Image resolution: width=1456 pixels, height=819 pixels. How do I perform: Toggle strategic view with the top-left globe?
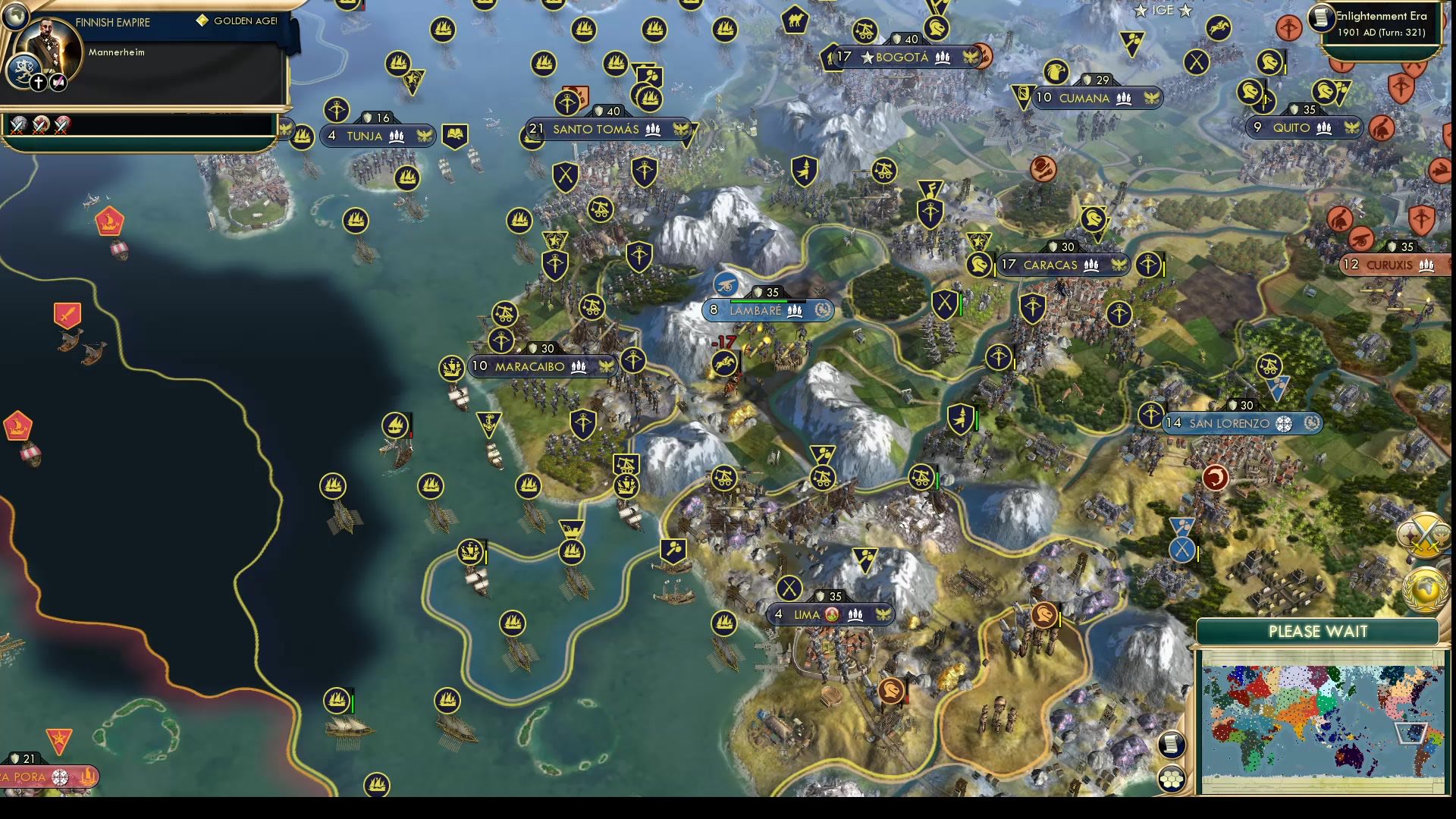coord(15,17)
